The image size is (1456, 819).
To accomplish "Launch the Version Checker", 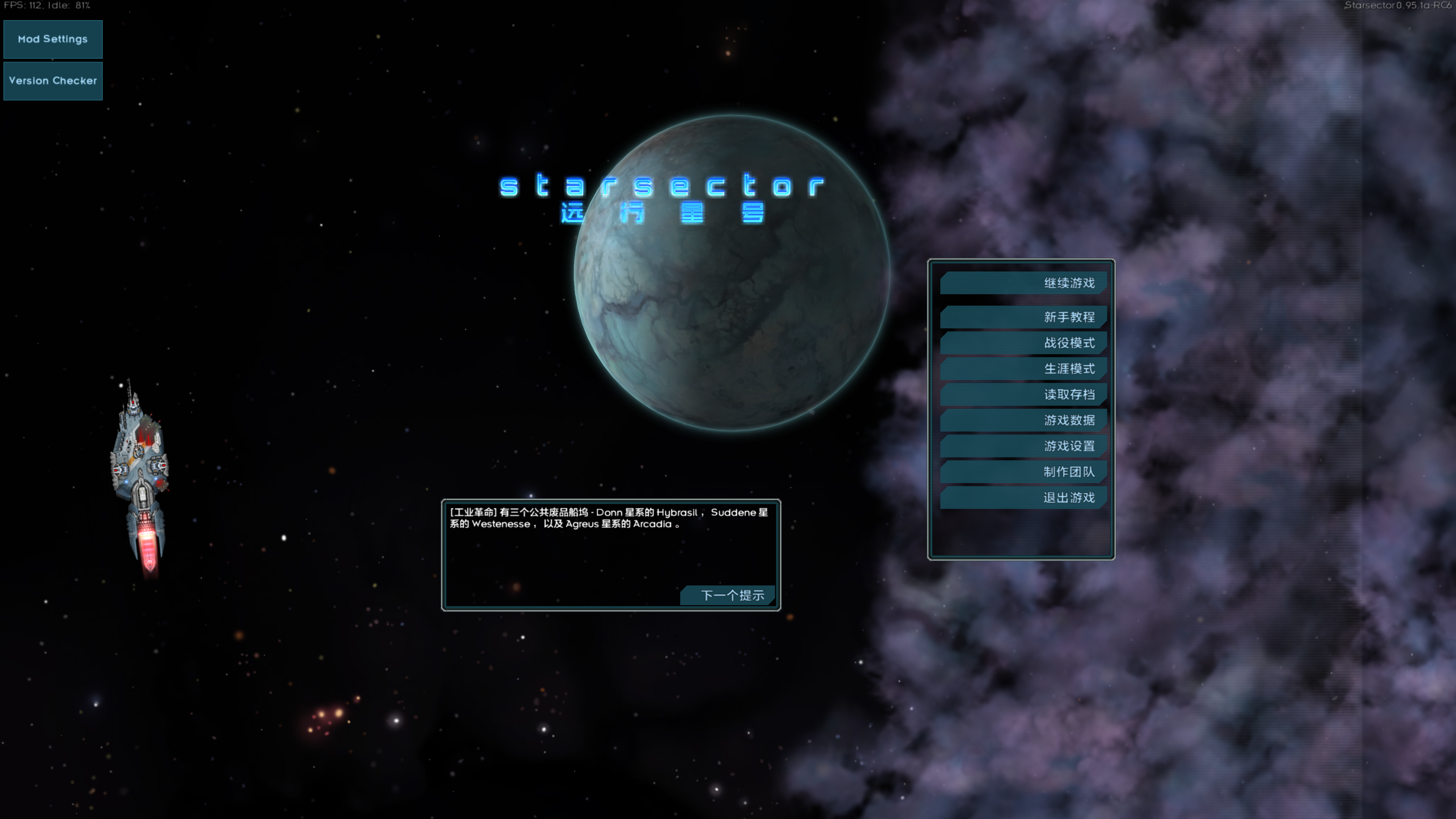I will pyautogui.click(x=53, y=81).
